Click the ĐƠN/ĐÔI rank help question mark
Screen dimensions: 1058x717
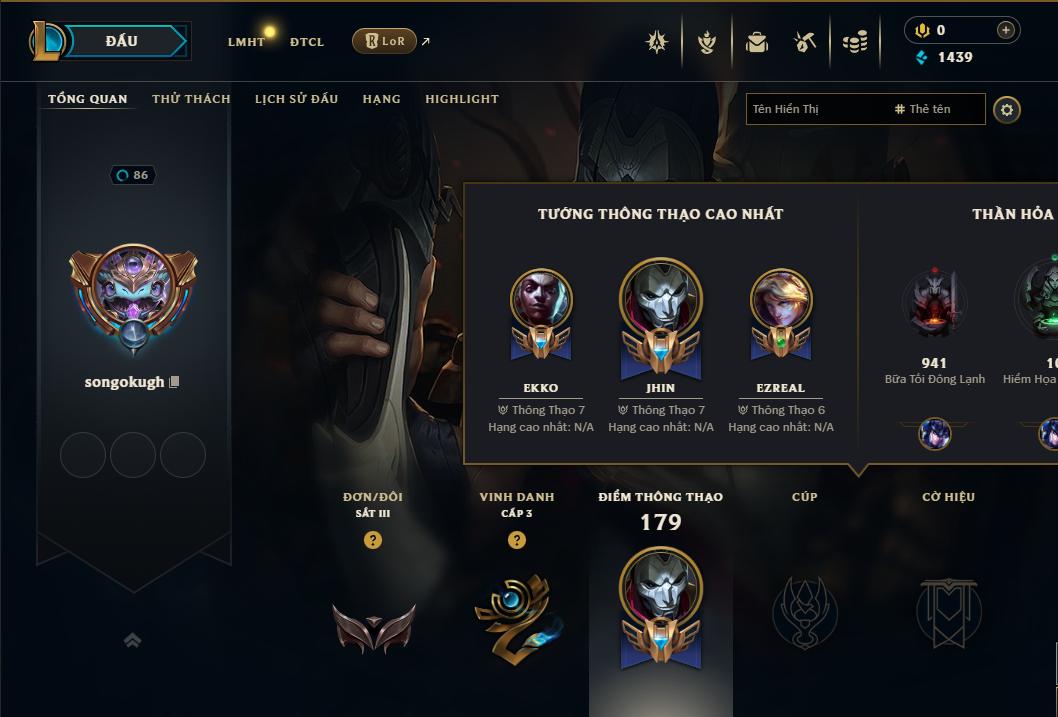tap(373, 540)
